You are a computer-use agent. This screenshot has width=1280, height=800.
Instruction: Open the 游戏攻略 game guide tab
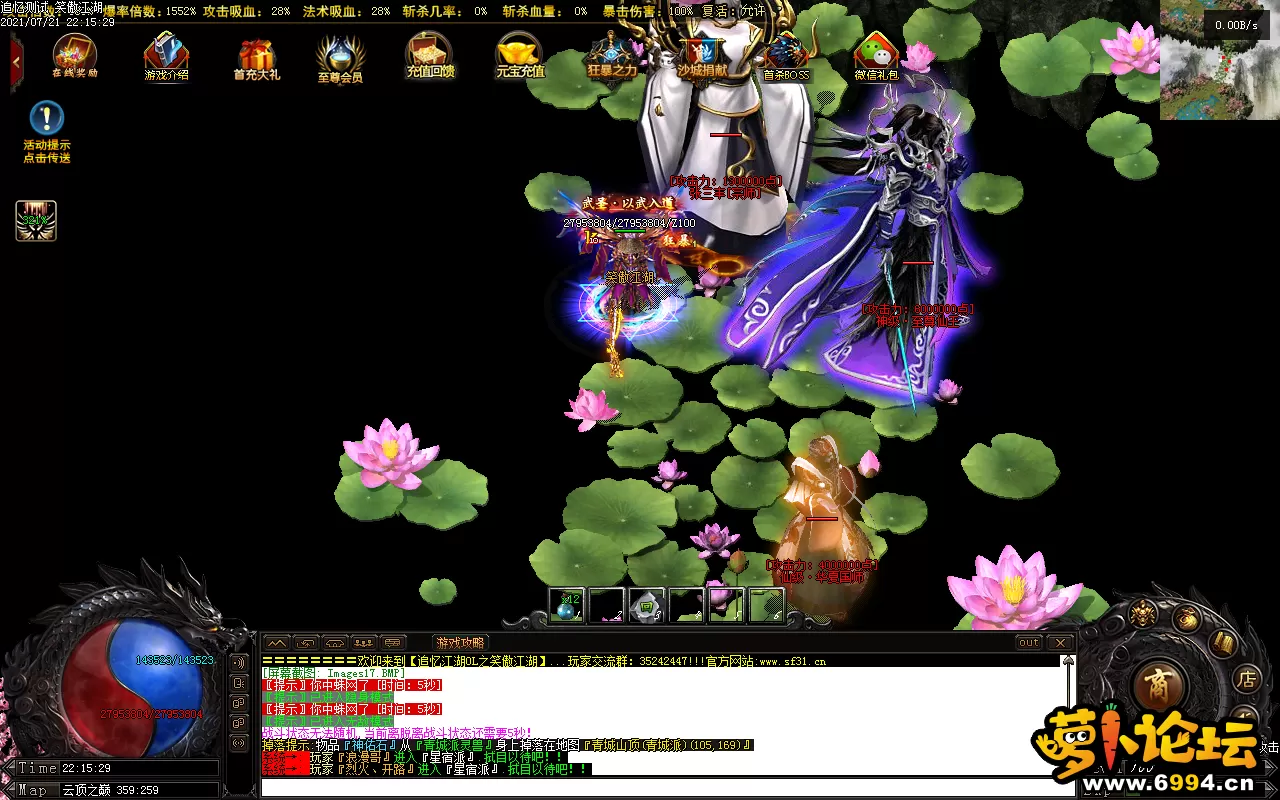pos(460,643)
